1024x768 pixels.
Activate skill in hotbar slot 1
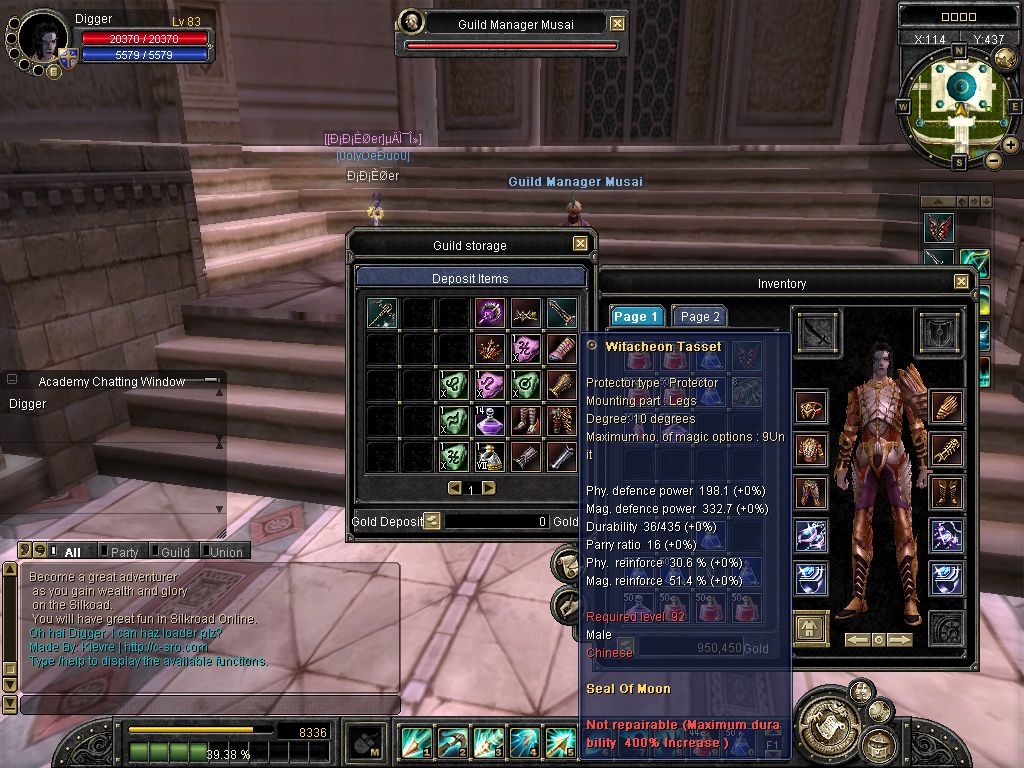click(x=416, y=742)
